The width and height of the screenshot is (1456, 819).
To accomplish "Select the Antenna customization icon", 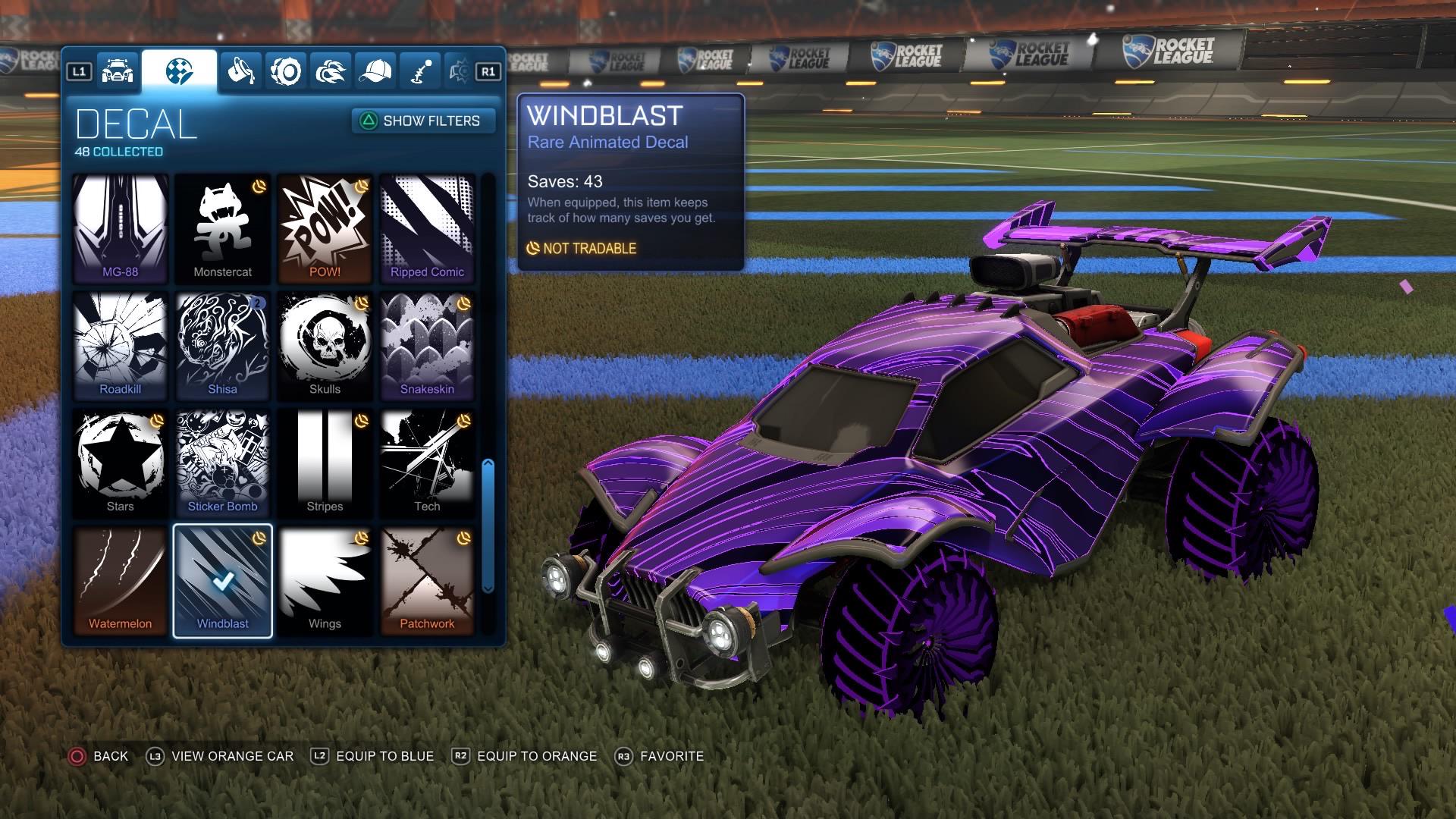I will click(x=420, y=70).
